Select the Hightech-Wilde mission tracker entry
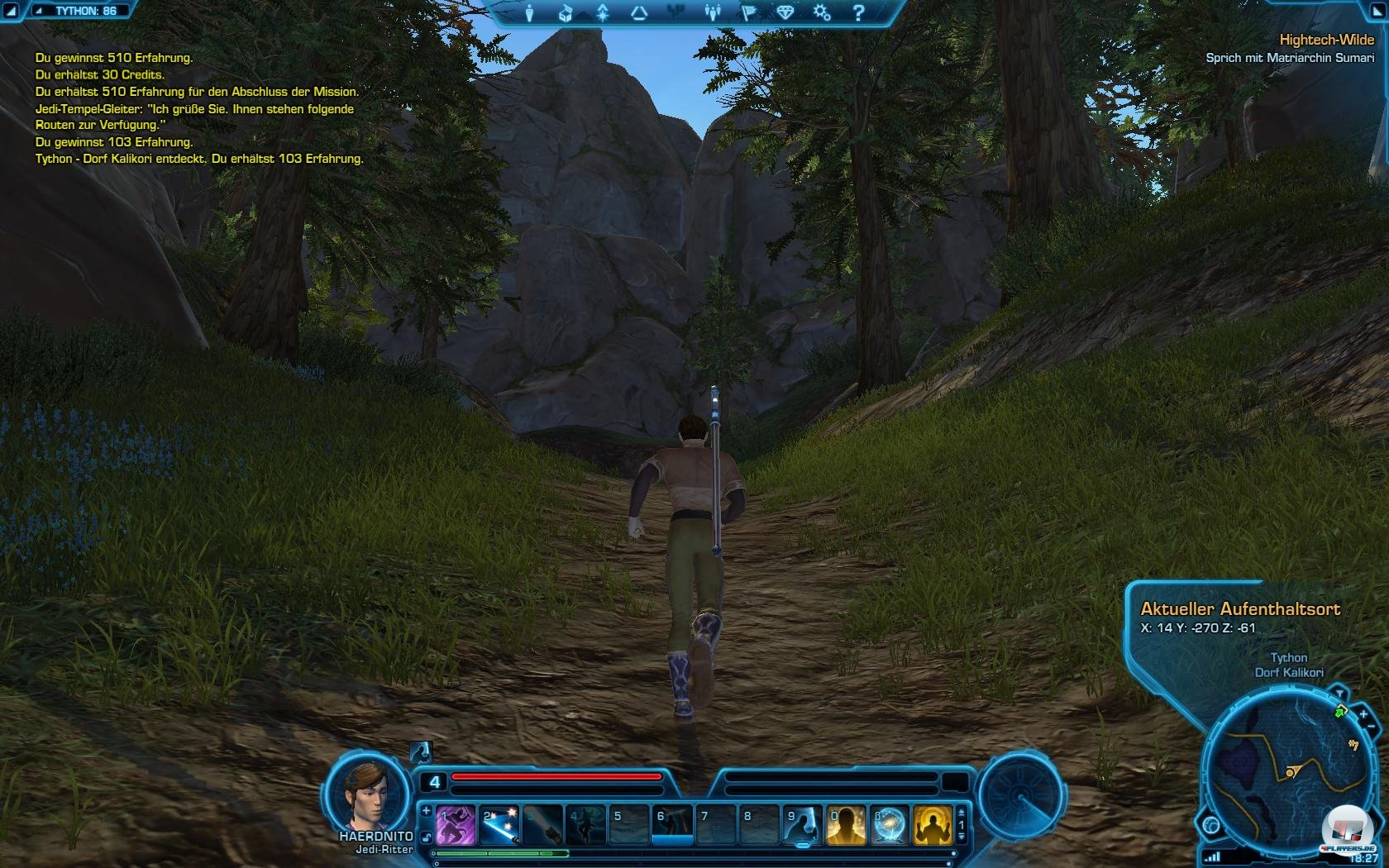Viewport: 1389px width, 868px height. 1326,40
